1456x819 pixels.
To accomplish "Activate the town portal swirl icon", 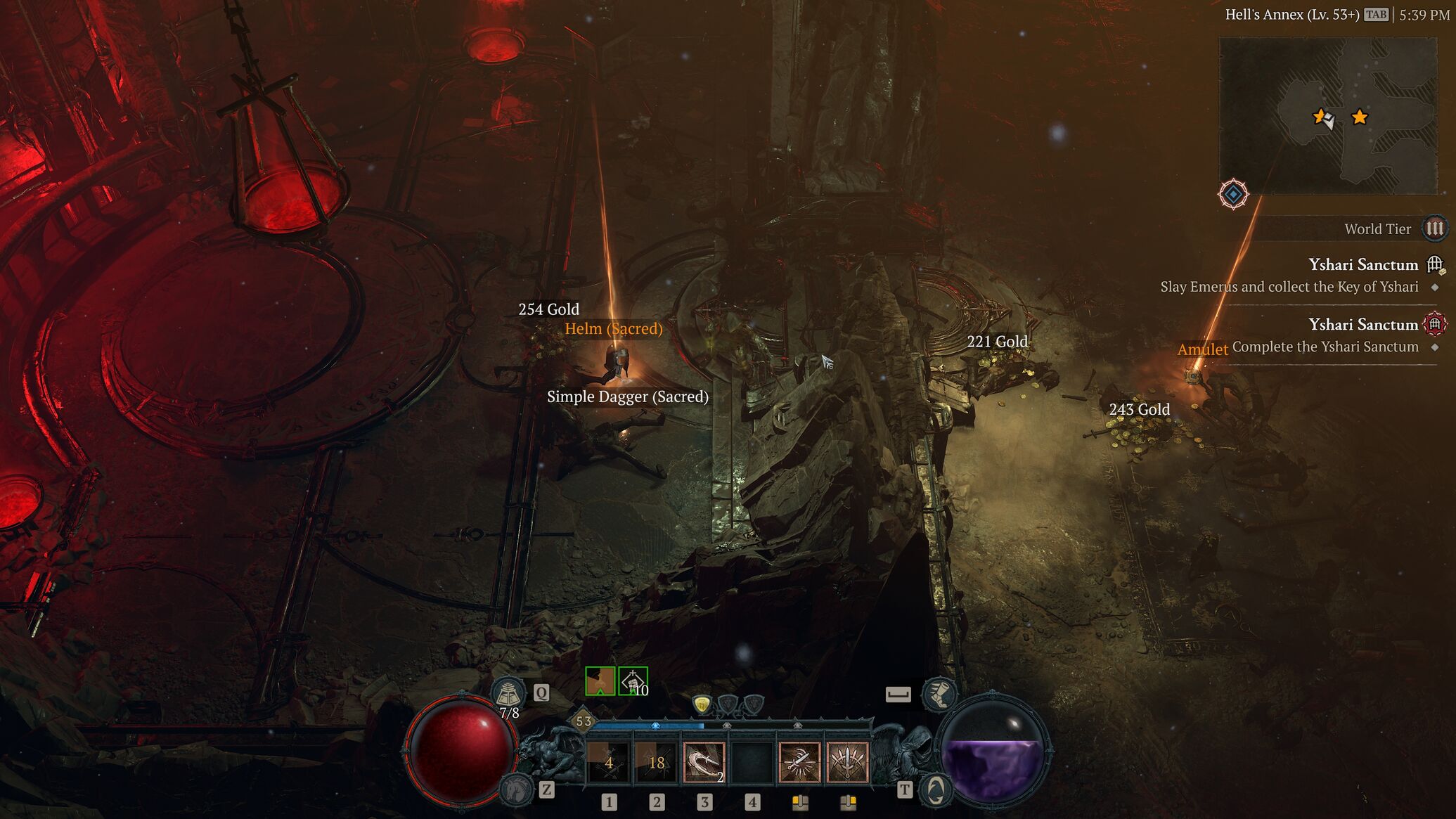I will pyautogui.click(x=935, y=791).
